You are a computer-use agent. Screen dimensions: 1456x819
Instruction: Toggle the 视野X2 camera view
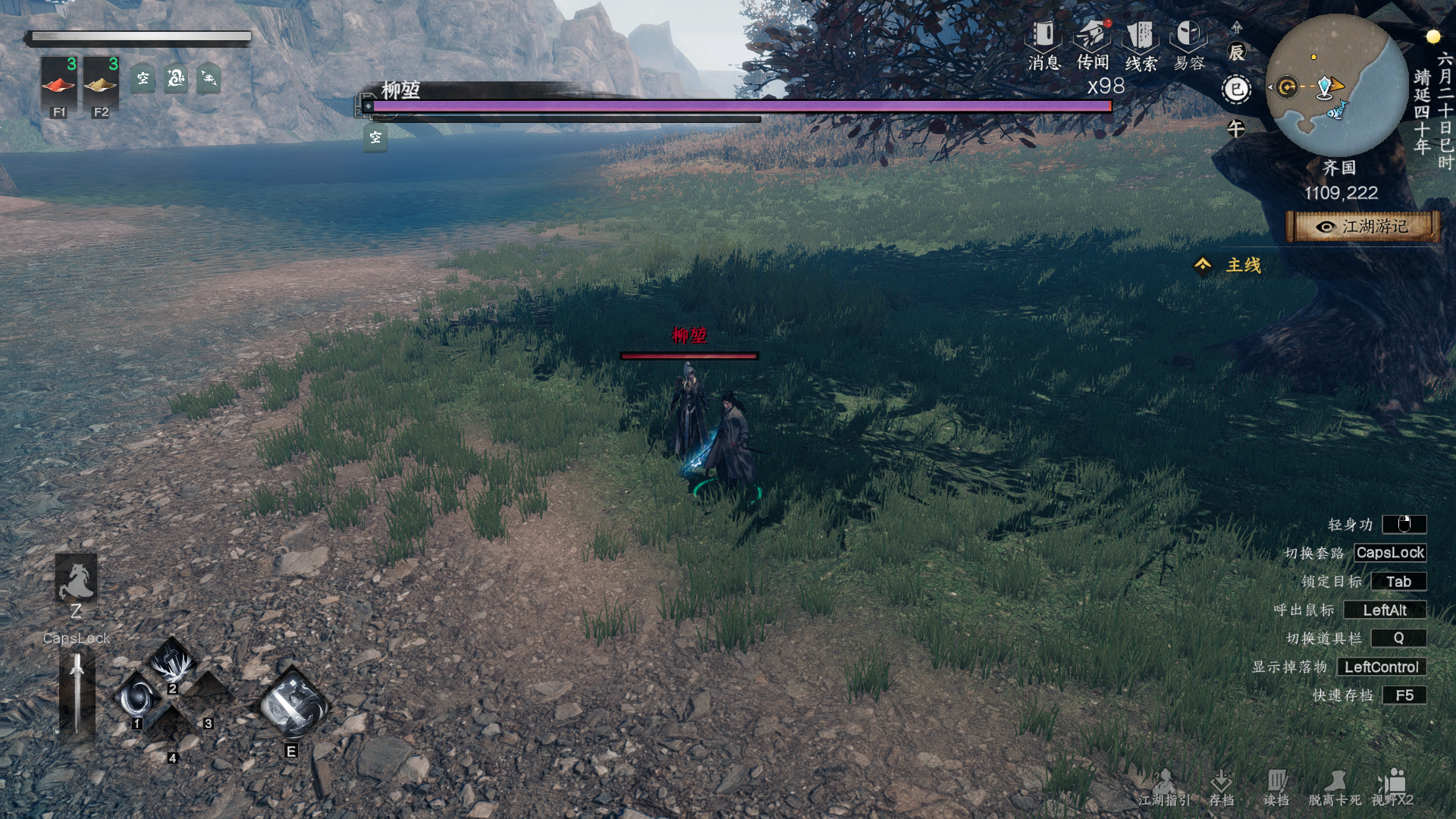pyautogui.click(x=1392, y=788)
